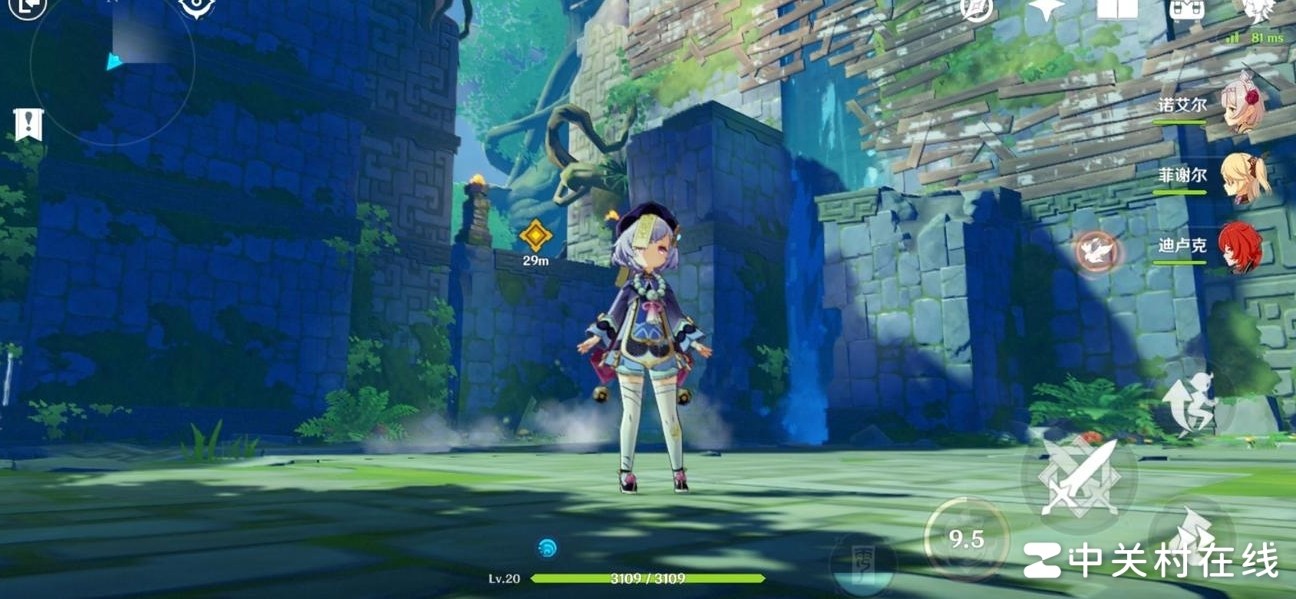Open the Paimon menu icon
The width and height of the screenshot is (1296, 599).
(x=1257, y=8)
